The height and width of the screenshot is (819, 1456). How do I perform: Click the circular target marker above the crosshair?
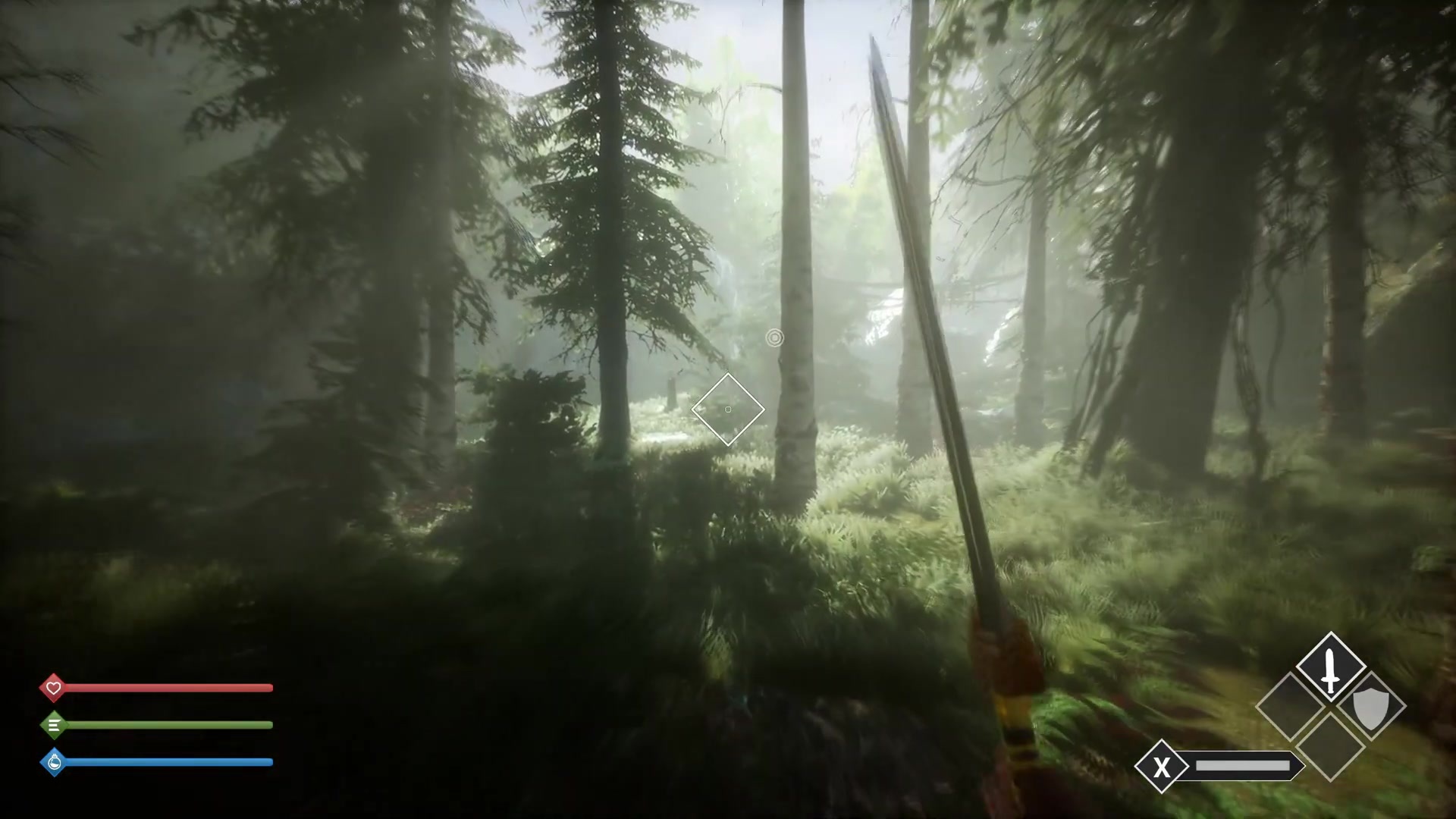point(774,338)
